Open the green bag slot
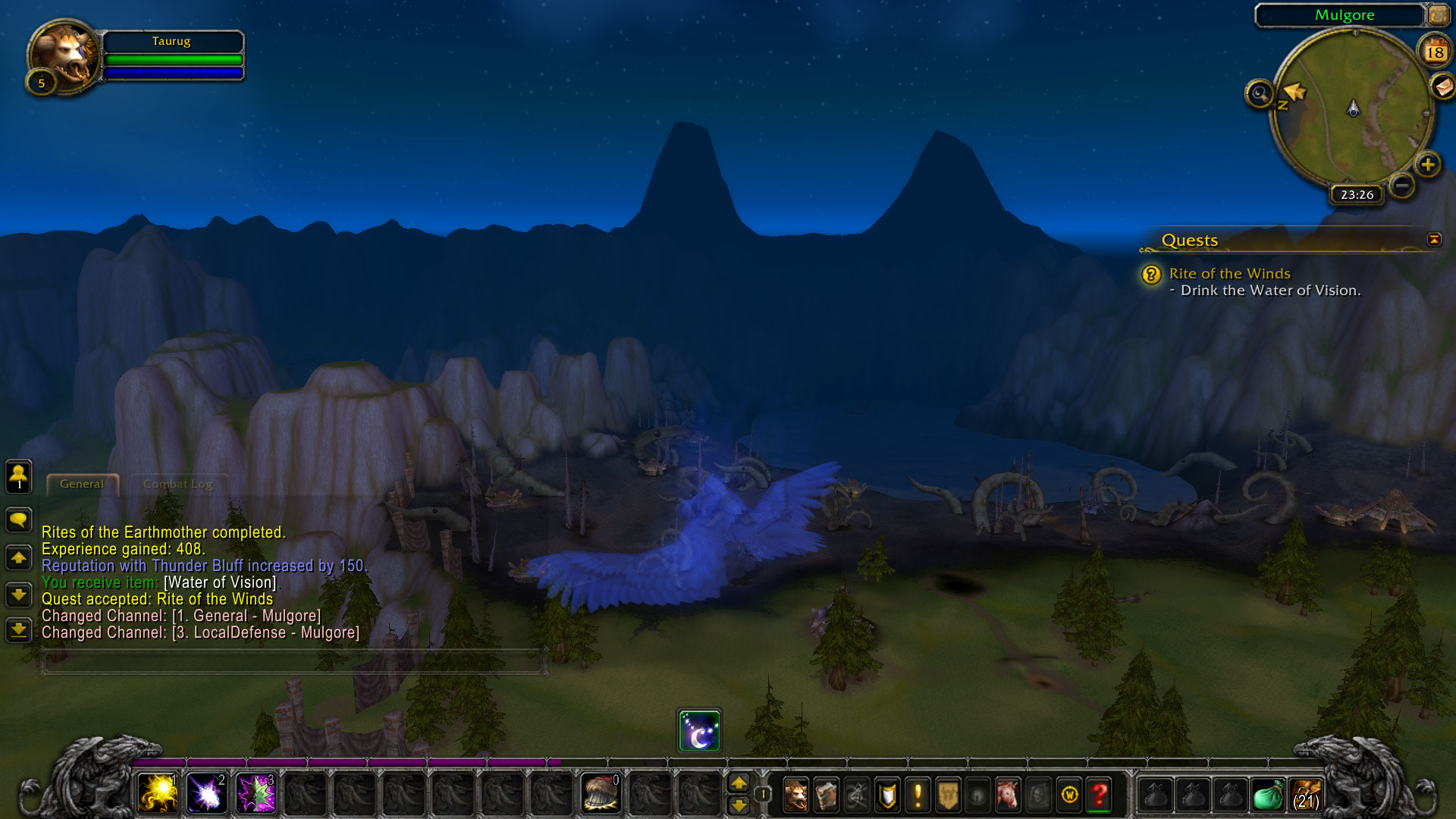1456x819 pixels. (1267, 795)
